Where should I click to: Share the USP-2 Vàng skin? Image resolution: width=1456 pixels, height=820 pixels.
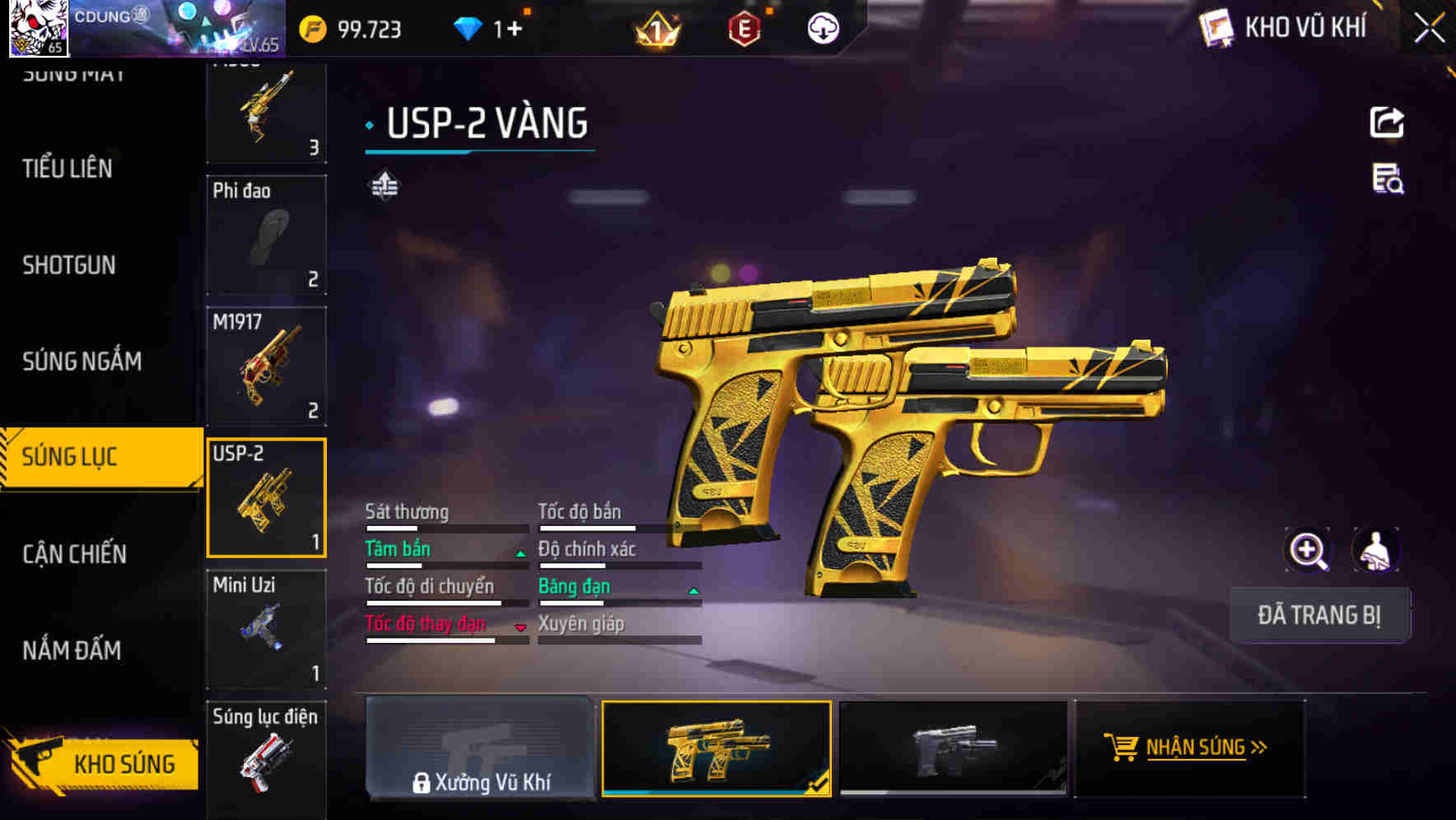pos(1388,121)
